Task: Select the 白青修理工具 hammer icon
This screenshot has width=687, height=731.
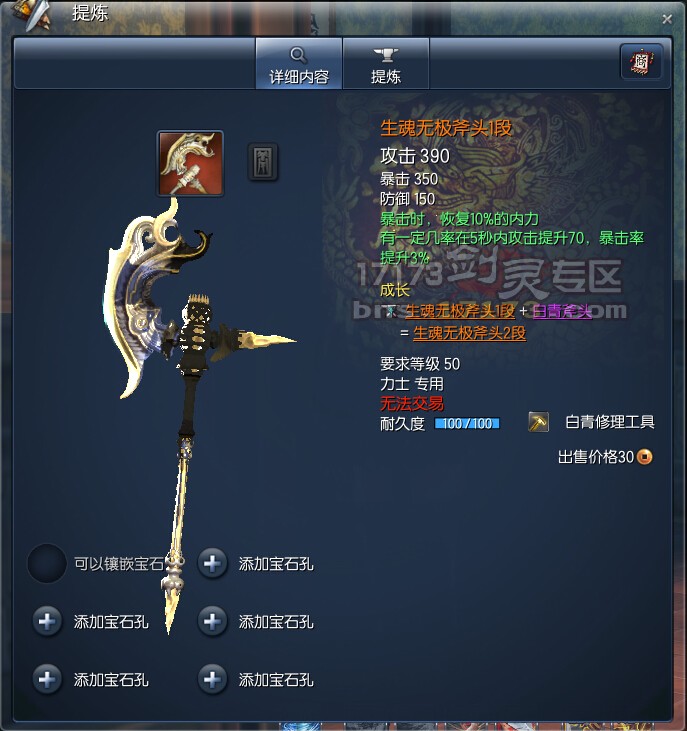Action: pos(539,423)
